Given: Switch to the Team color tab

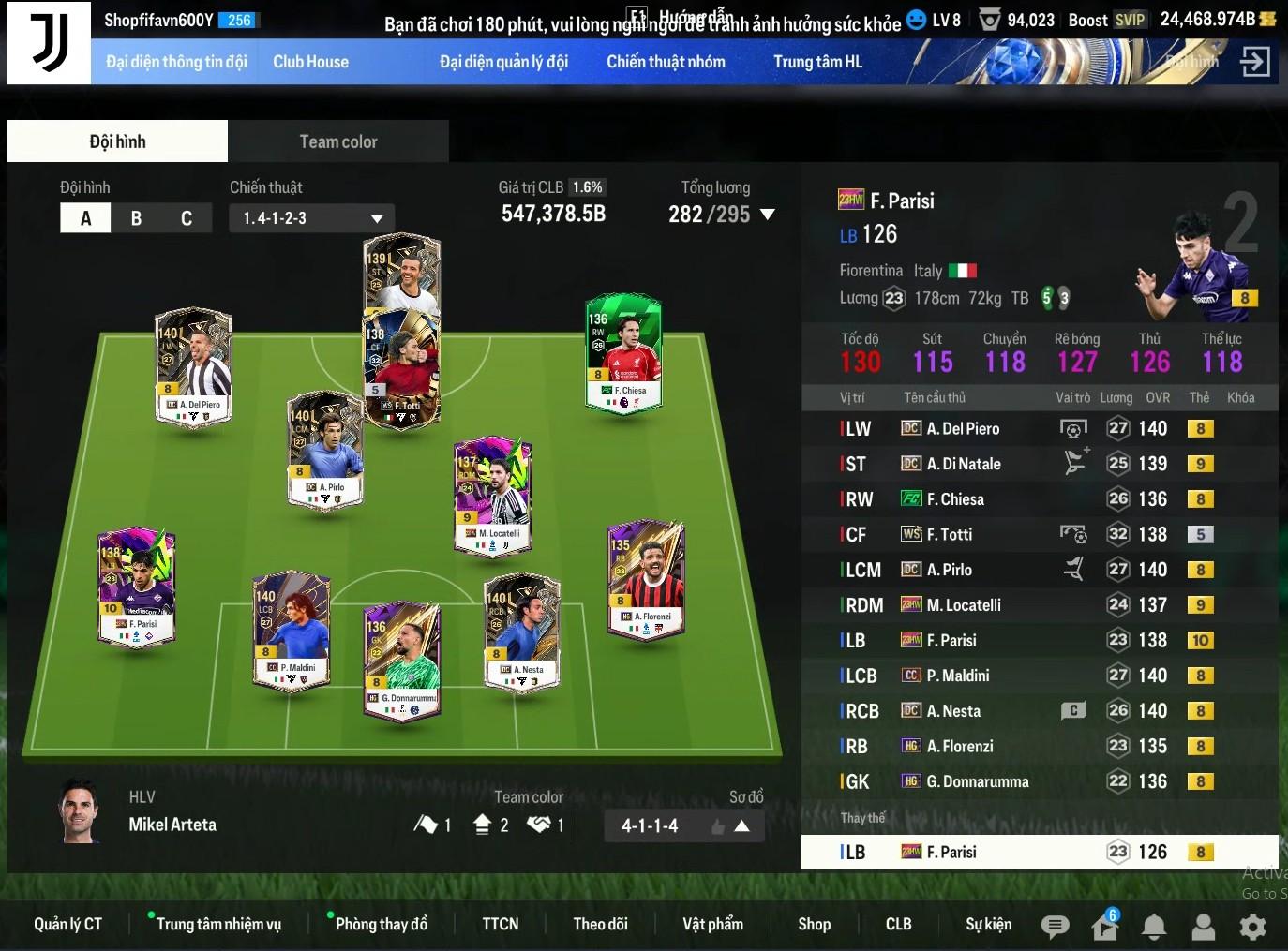Looking at the screenshot, I should [337, 141].
